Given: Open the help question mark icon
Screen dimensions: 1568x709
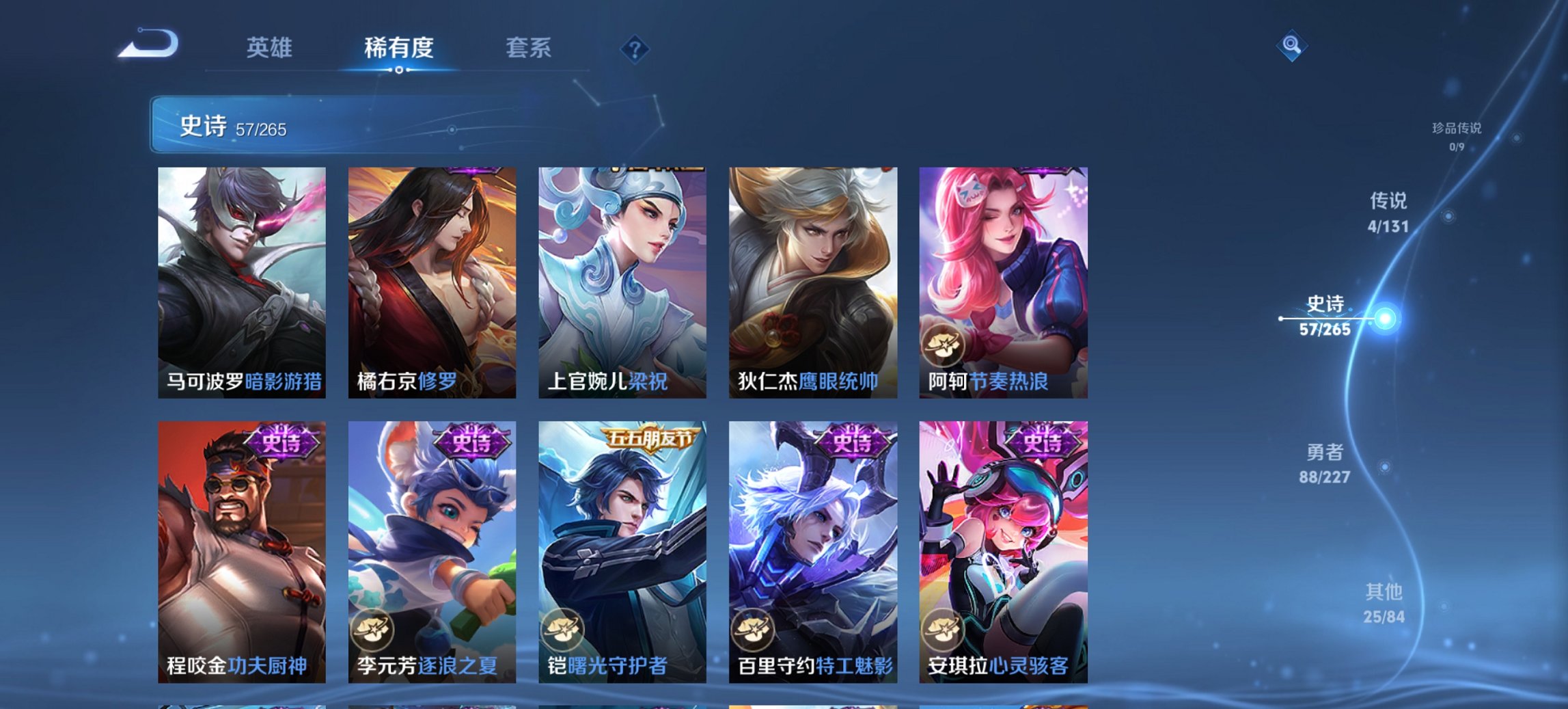Looking at the screenshot, I should pos(634,49).
